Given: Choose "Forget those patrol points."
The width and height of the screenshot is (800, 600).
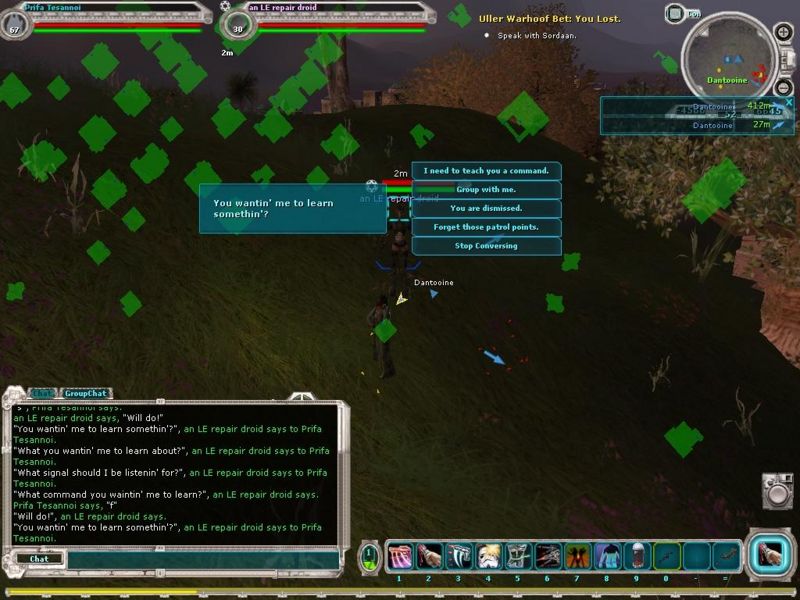Looking at the screenshot, I should tap(486, 227).
